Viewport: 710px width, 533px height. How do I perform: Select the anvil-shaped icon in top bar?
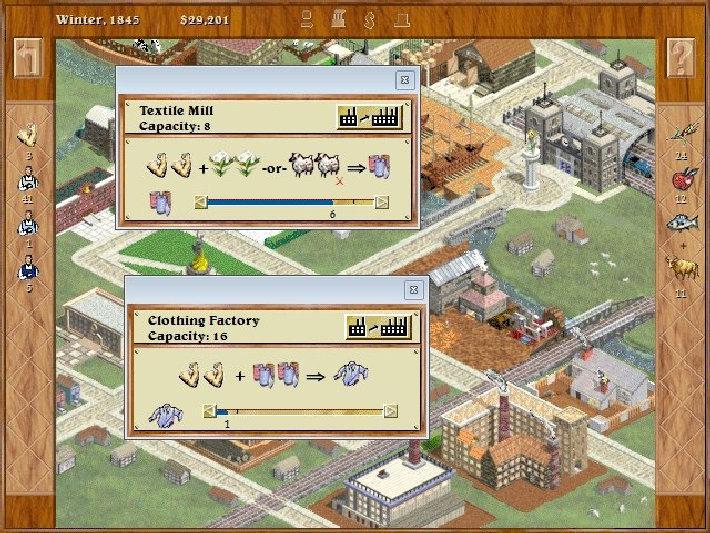coord(401,18)
